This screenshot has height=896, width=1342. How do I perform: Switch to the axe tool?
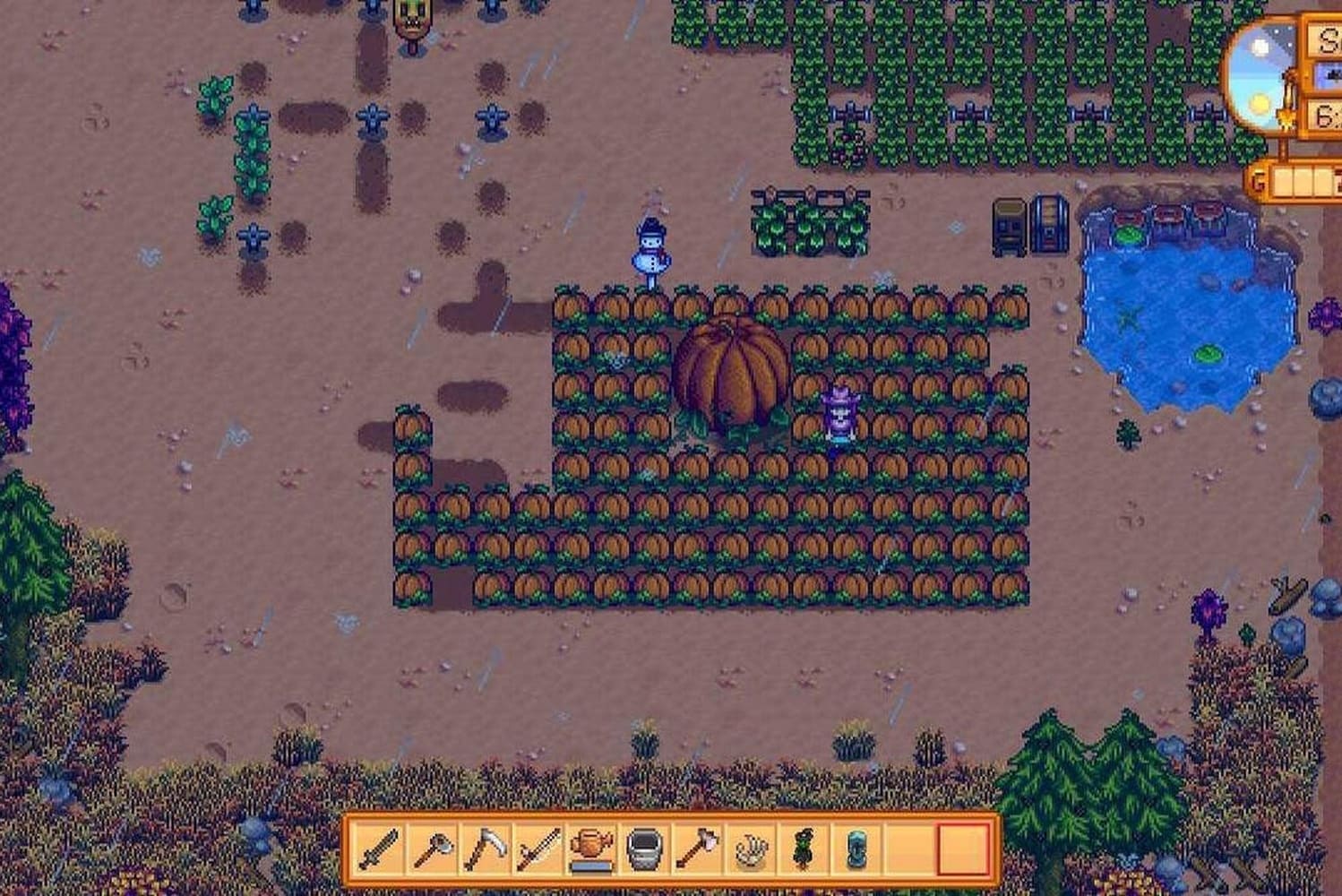pos(697,848)
